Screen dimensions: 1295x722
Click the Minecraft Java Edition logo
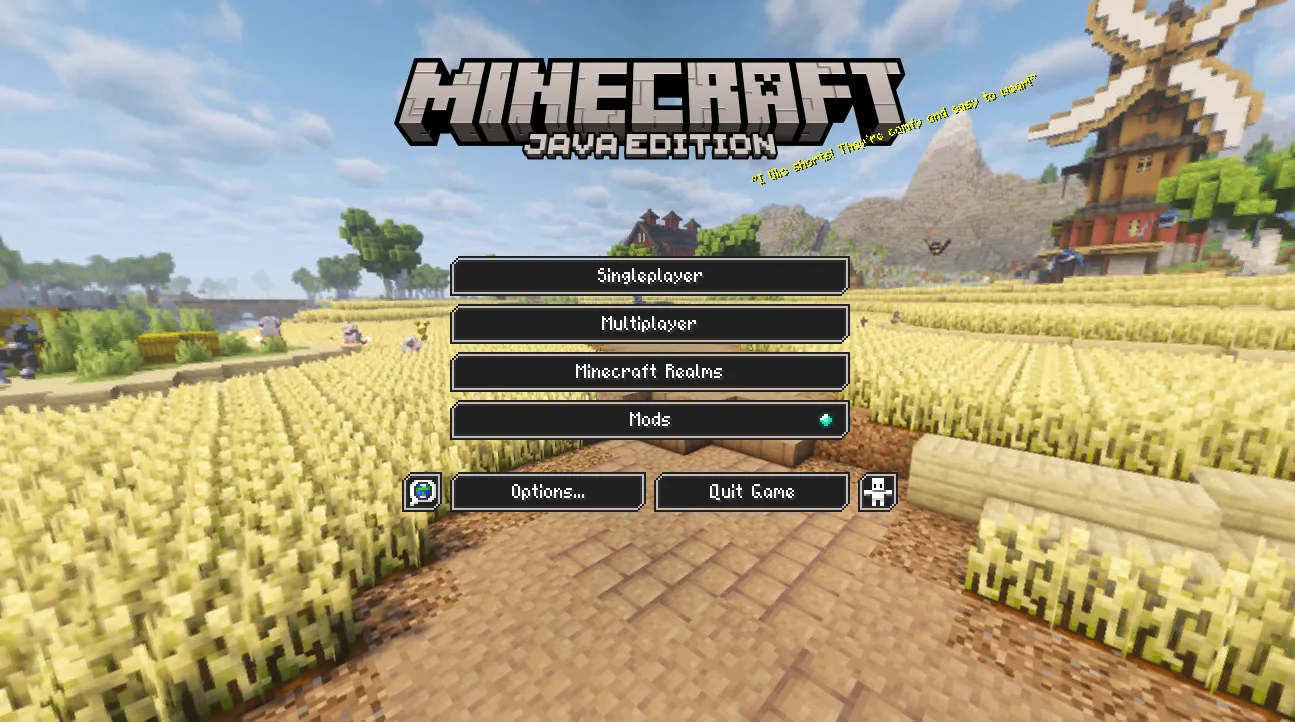650,100
